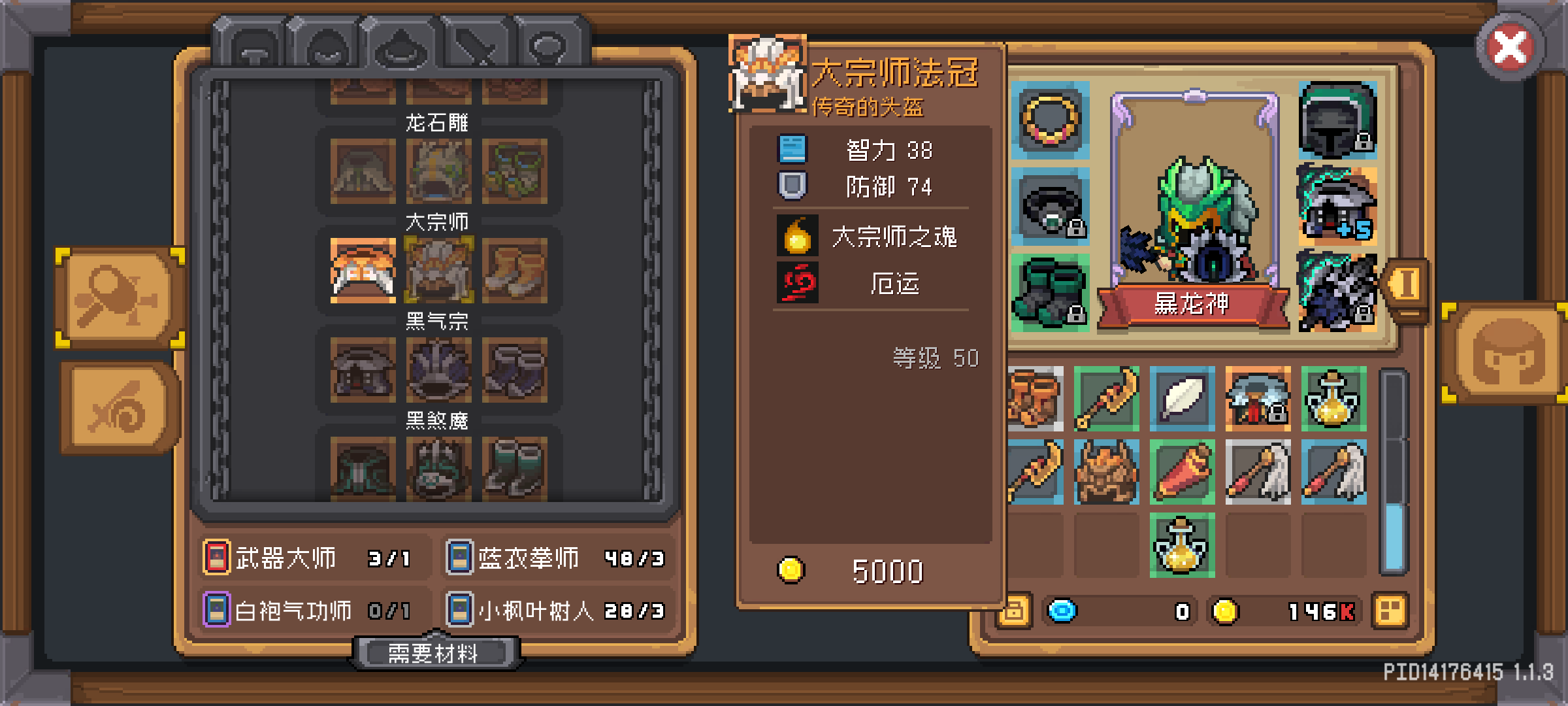
Task: Collapse the 黑气宗 set section header
Action: (438, 322)
